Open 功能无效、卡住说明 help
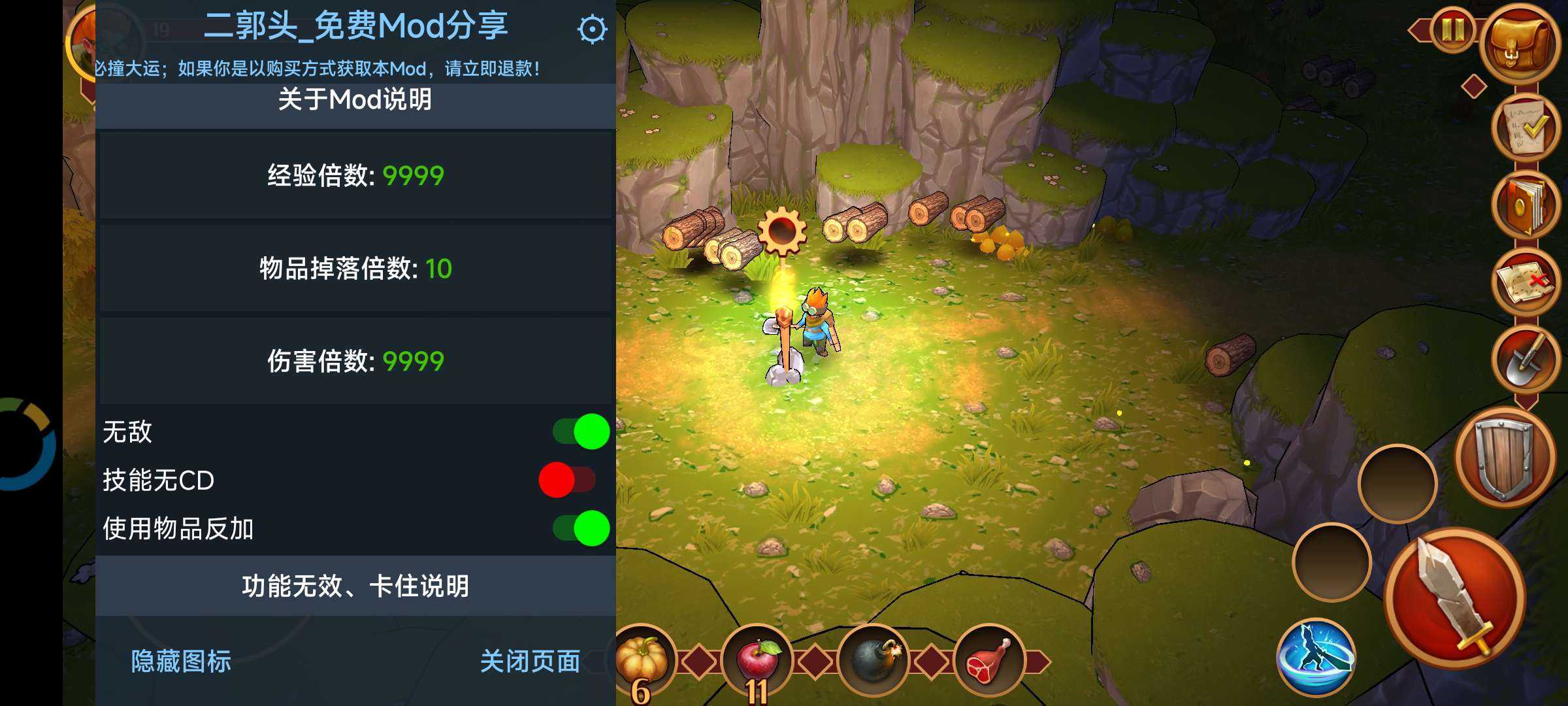The image size is (1568, 706). click(355, 586)
